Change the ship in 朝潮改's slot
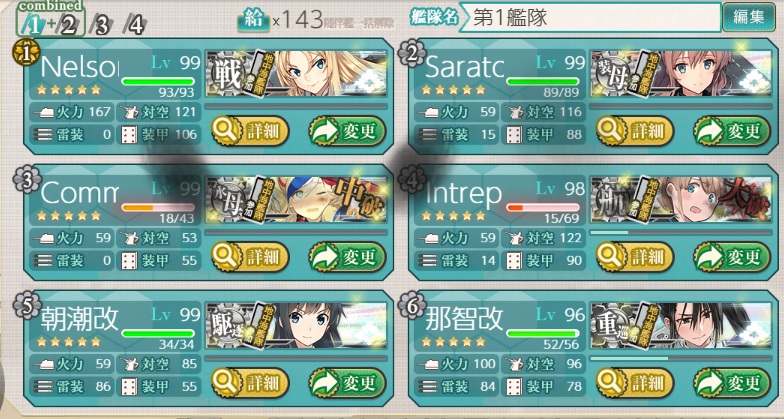The width and height of the screenshot is (784, 419). tap(346, 383)
